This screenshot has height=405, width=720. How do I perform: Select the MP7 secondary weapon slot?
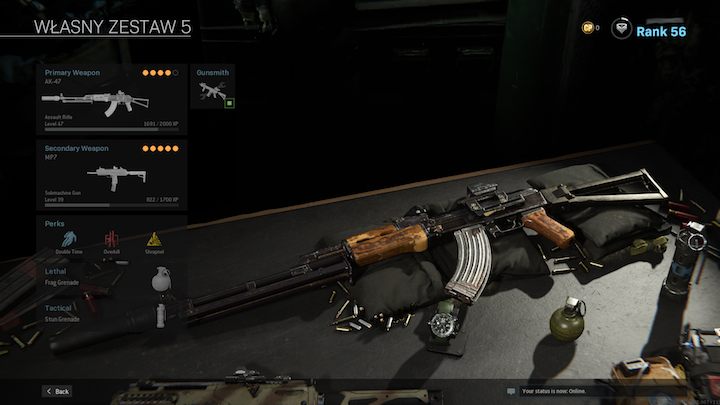click(111, 175)
